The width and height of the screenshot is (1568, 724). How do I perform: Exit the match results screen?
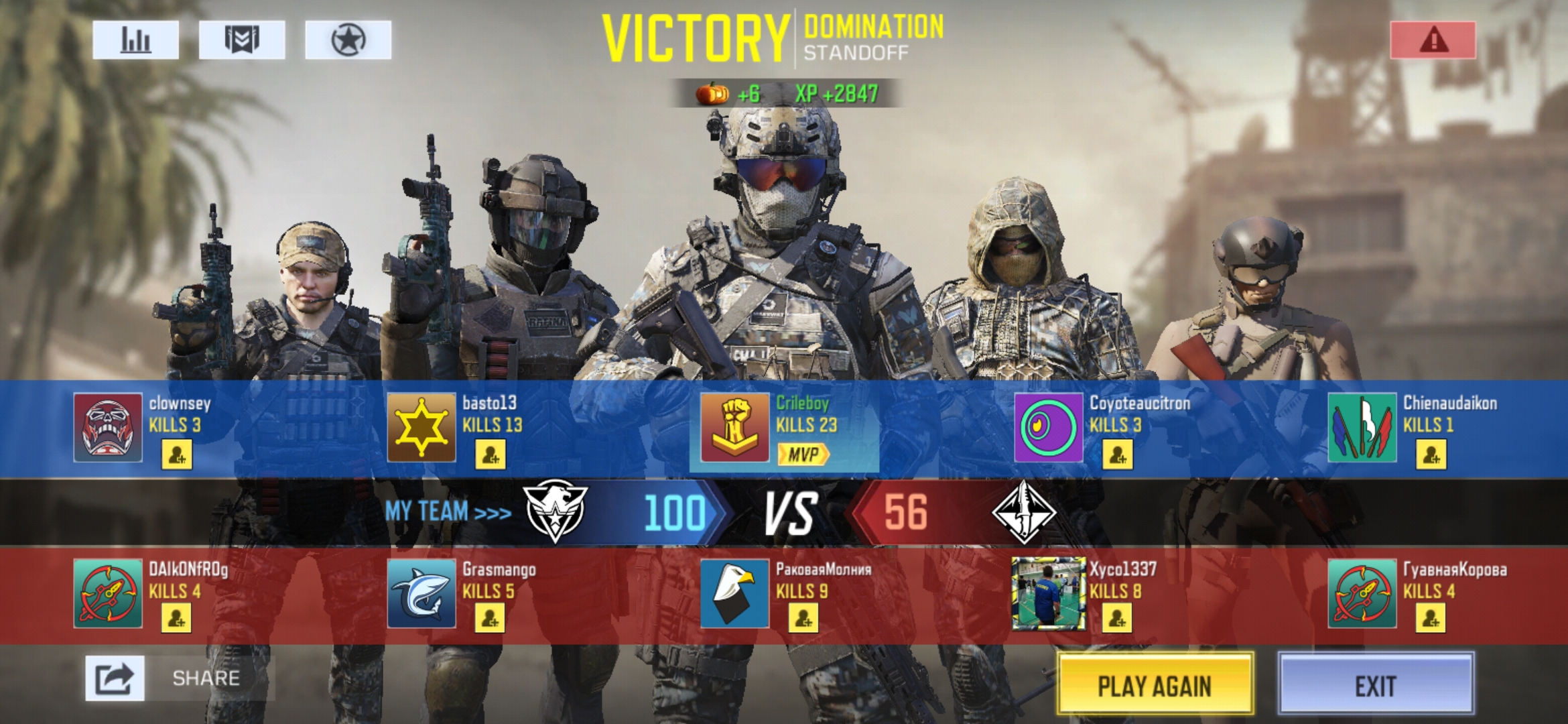1376,685
